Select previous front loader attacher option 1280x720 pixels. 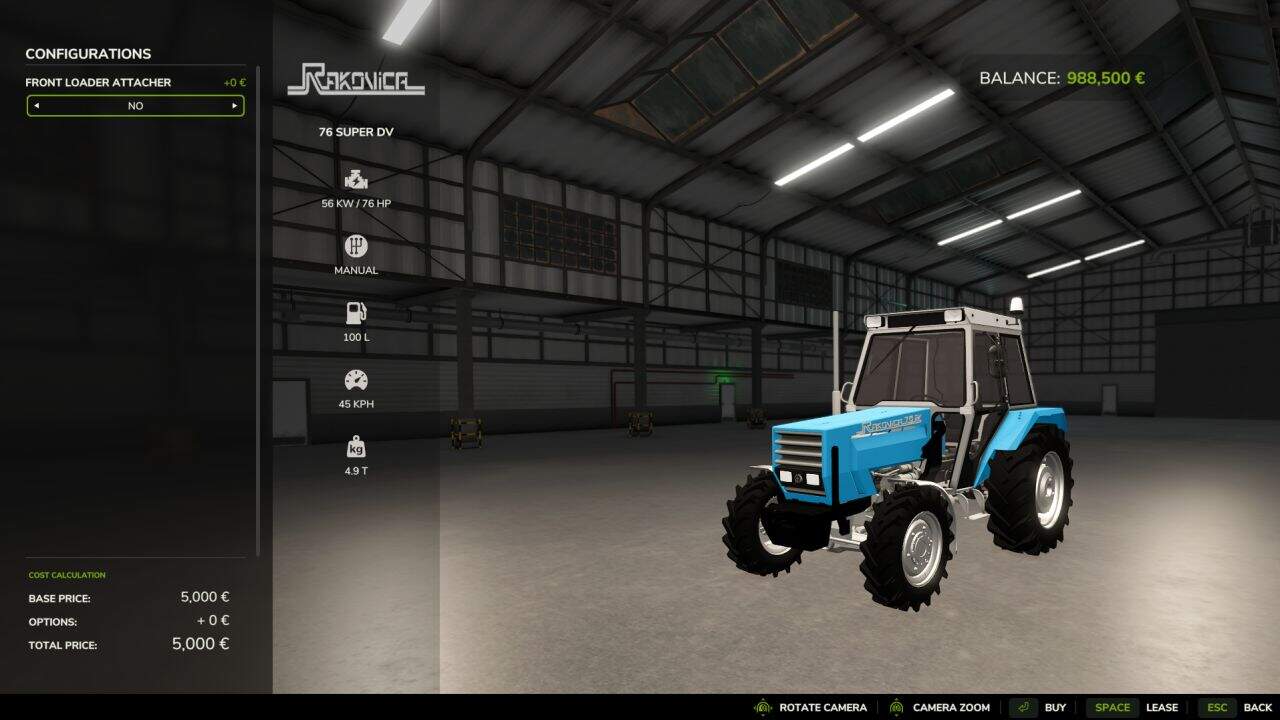point(37,106)
